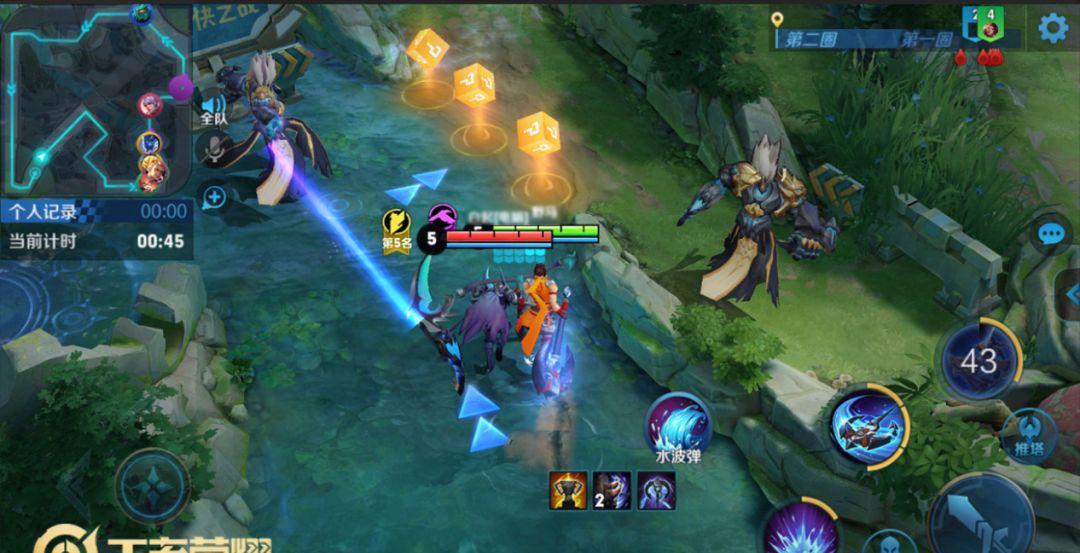Image resolution: width=1080 pixels, height=553 pixels.
Task: Tap the minion attack helmet button
Action: [x=888, y=544]
